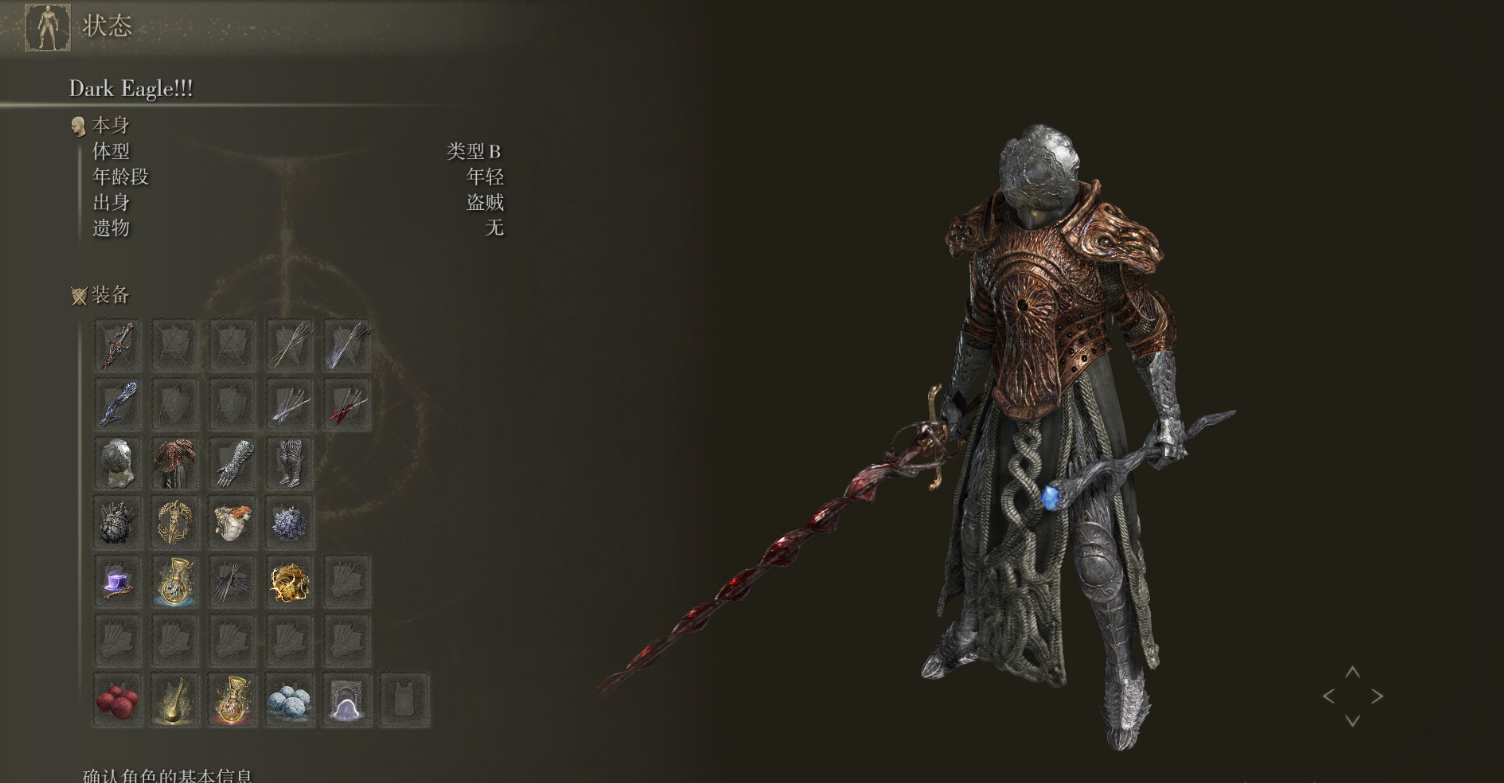Open the dark spiked talisman slot
The image size is (1504, 783).
click(118, 522)
